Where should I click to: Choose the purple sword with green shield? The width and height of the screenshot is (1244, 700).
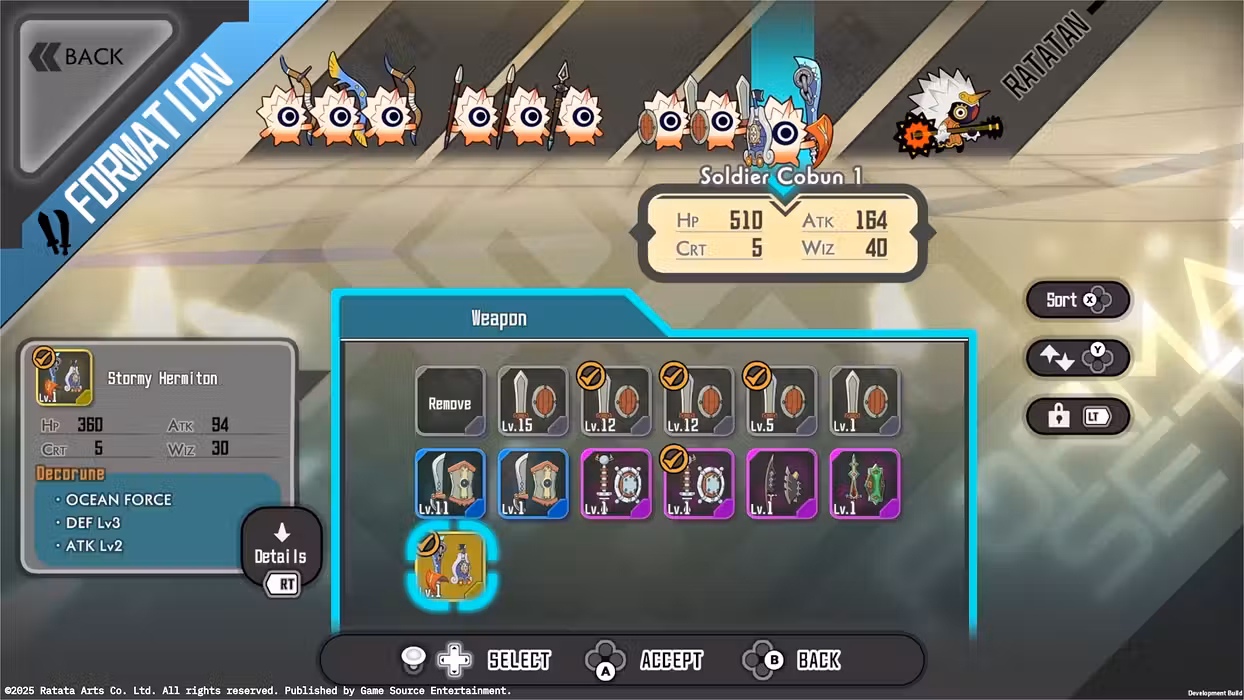(865, 484)
